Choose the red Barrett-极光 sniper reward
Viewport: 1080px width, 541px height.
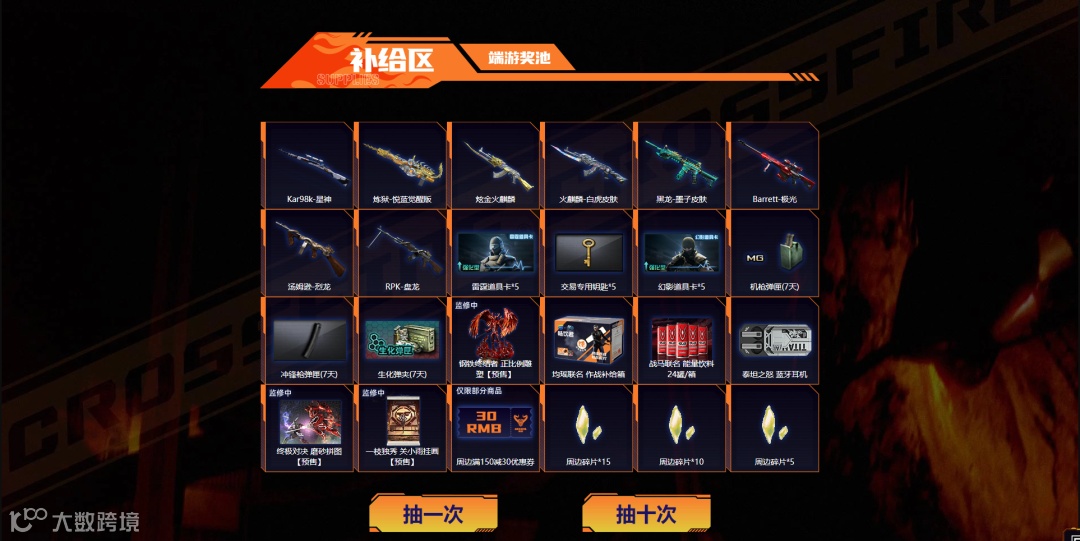point(773,165)
